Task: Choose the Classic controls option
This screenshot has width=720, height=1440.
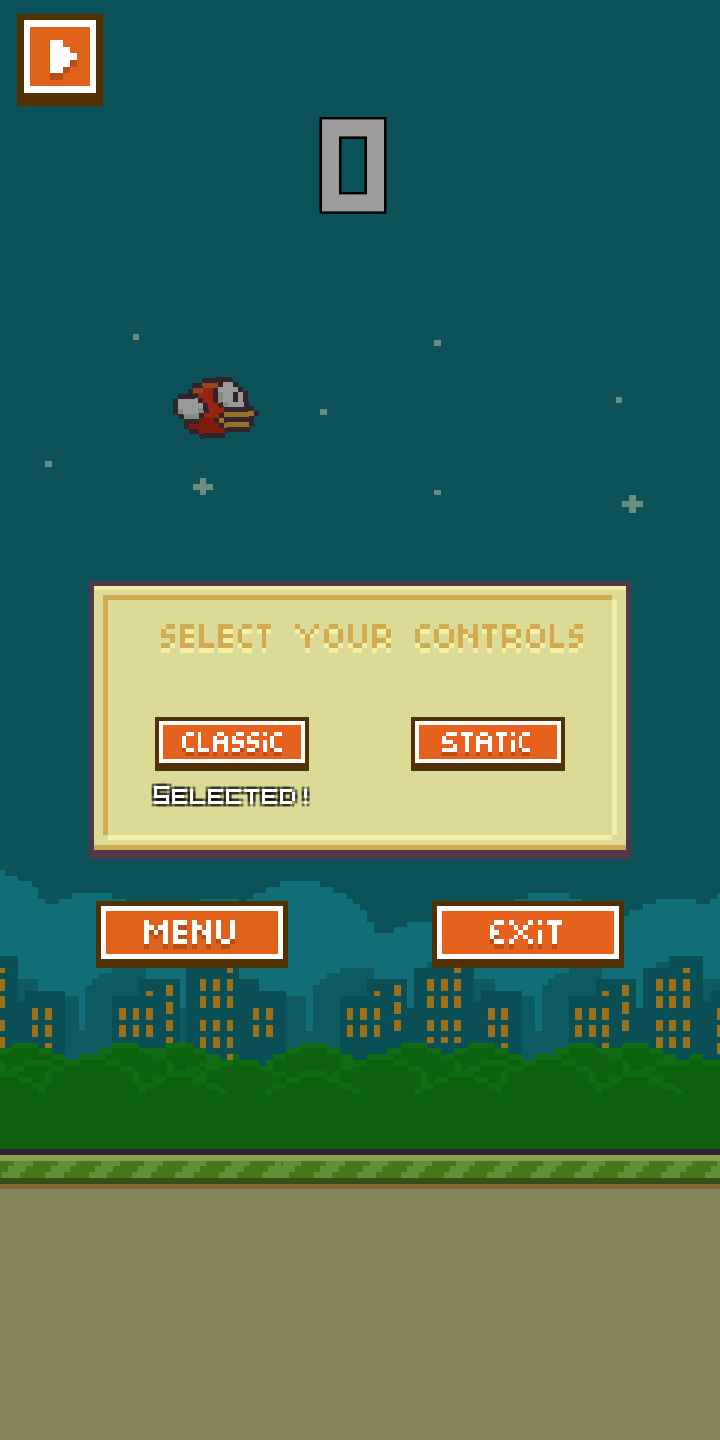Action: [x=232, y=742]
